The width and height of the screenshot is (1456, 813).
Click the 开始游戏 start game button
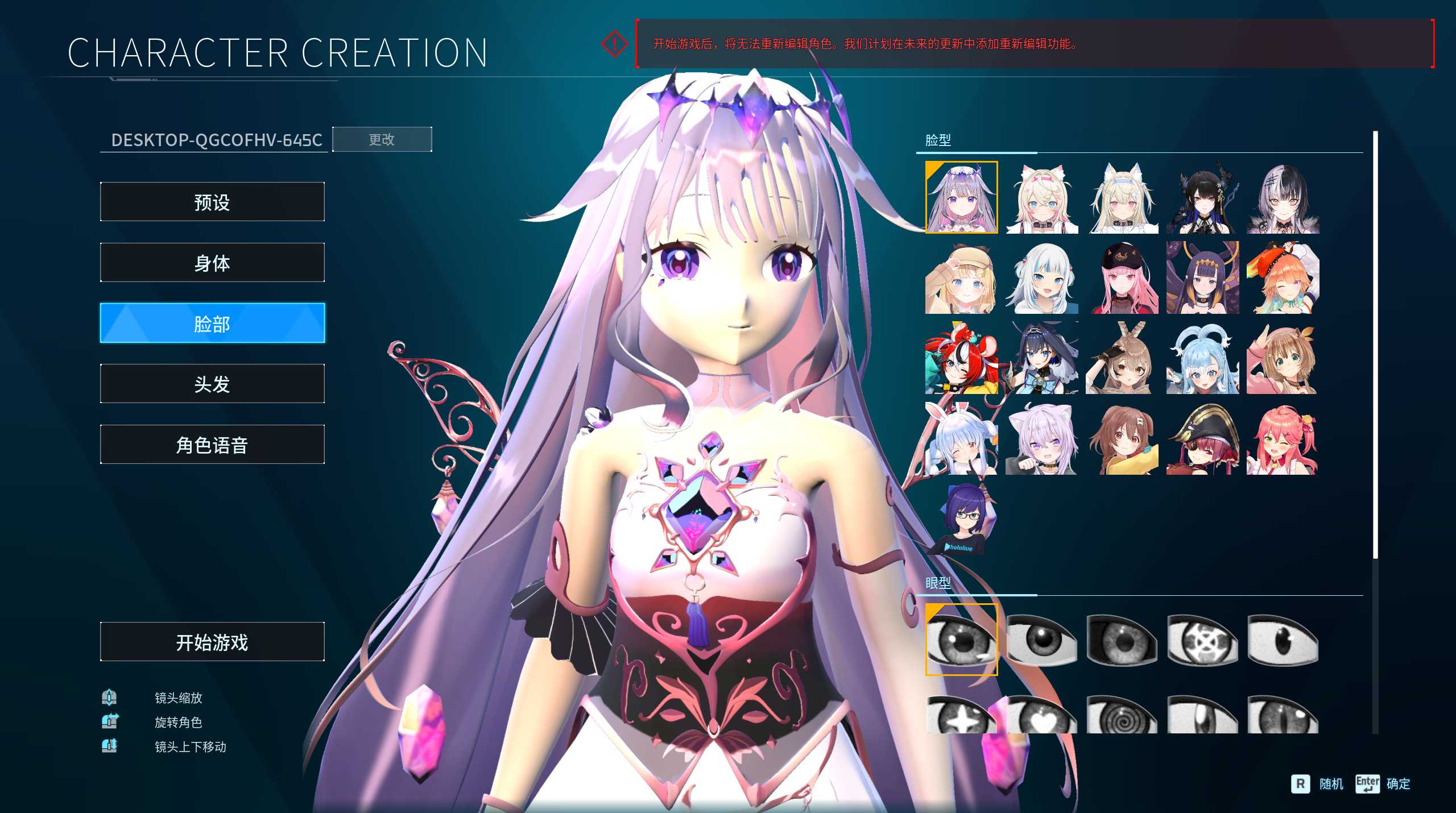[x=212, y=641]
